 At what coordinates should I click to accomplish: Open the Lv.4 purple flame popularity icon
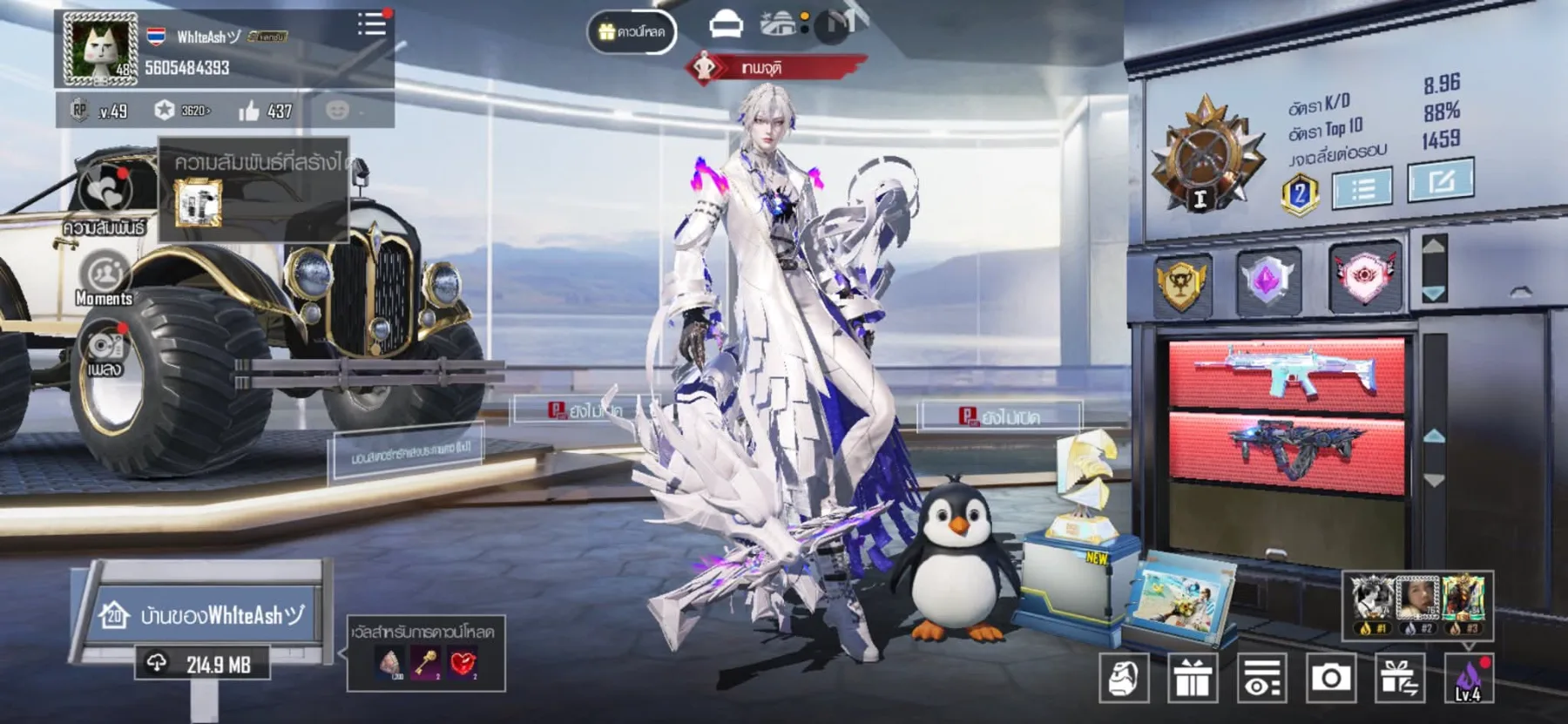[1468, 679]
